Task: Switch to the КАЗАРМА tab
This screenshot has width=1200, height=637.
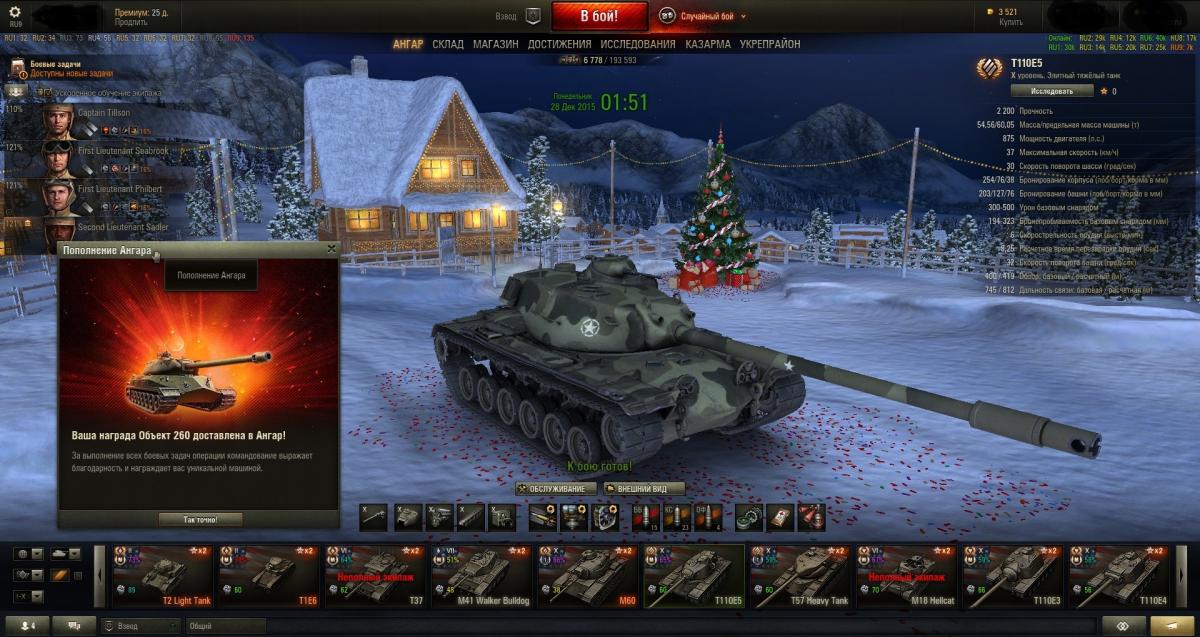Action: click(x=707, y=44)
